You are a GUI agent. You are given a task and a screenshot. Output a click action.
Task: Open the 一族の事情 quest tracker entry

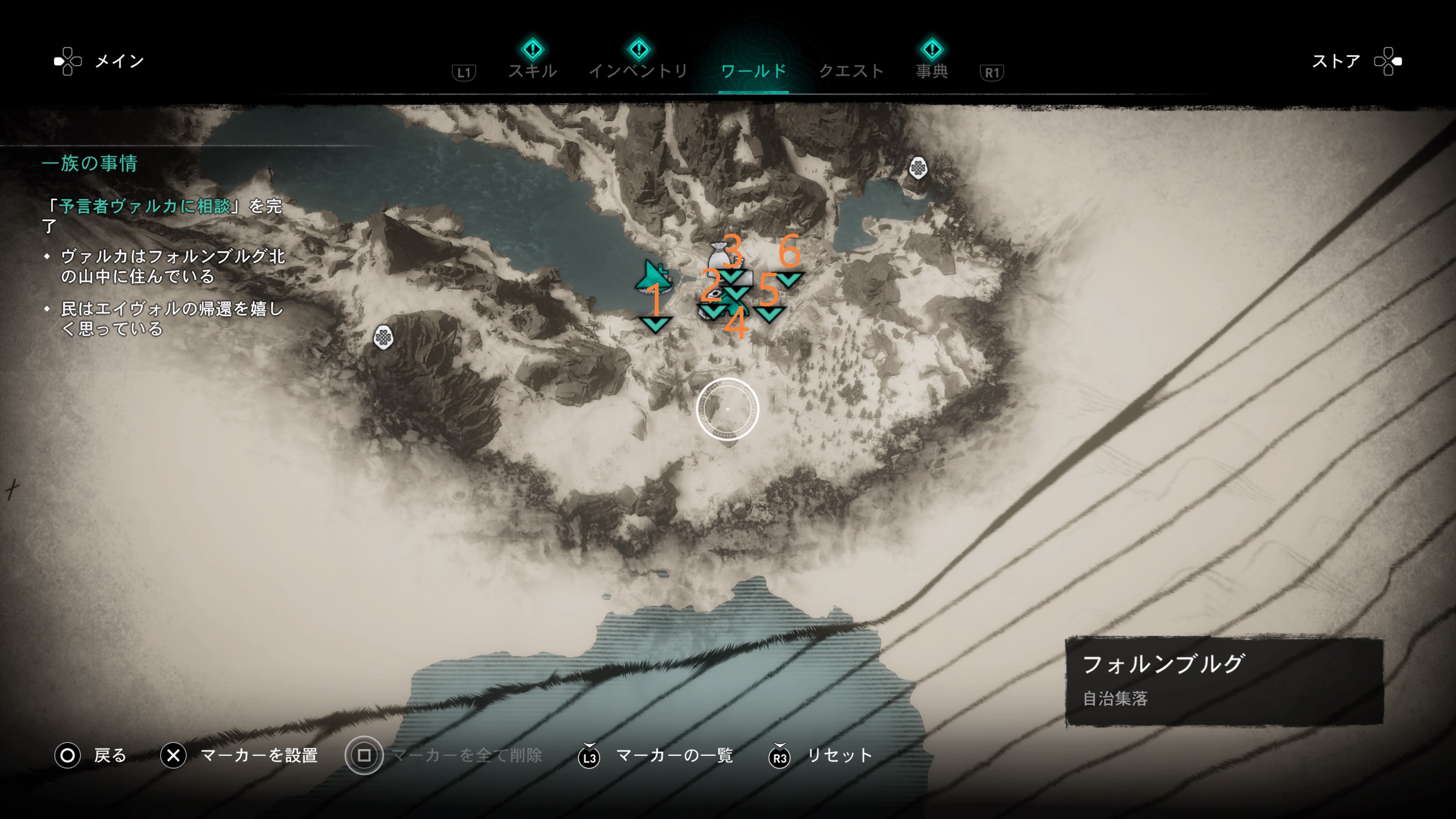89,163
